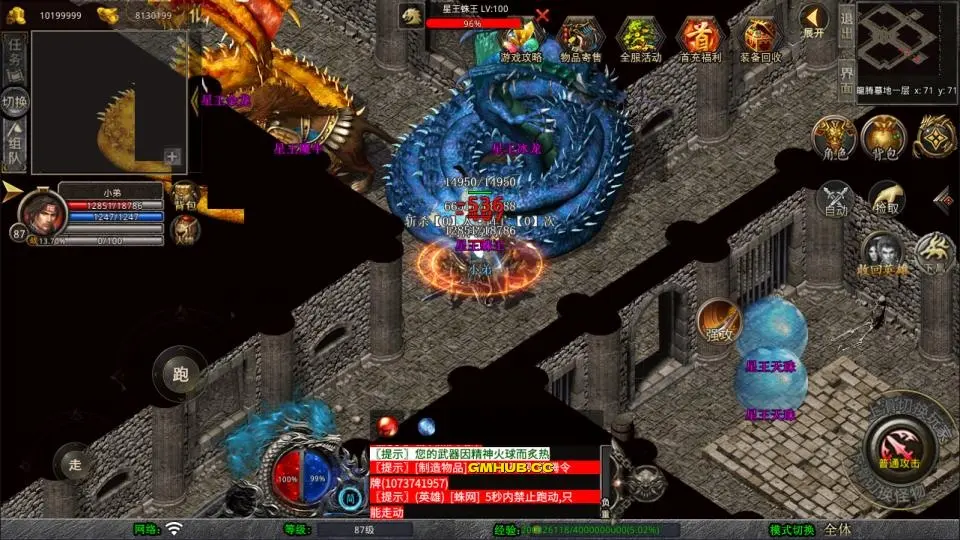Open the dungeon minimap
Image resolution: width=960 pixels, height=540 pixels.
(x=903, y=42)
